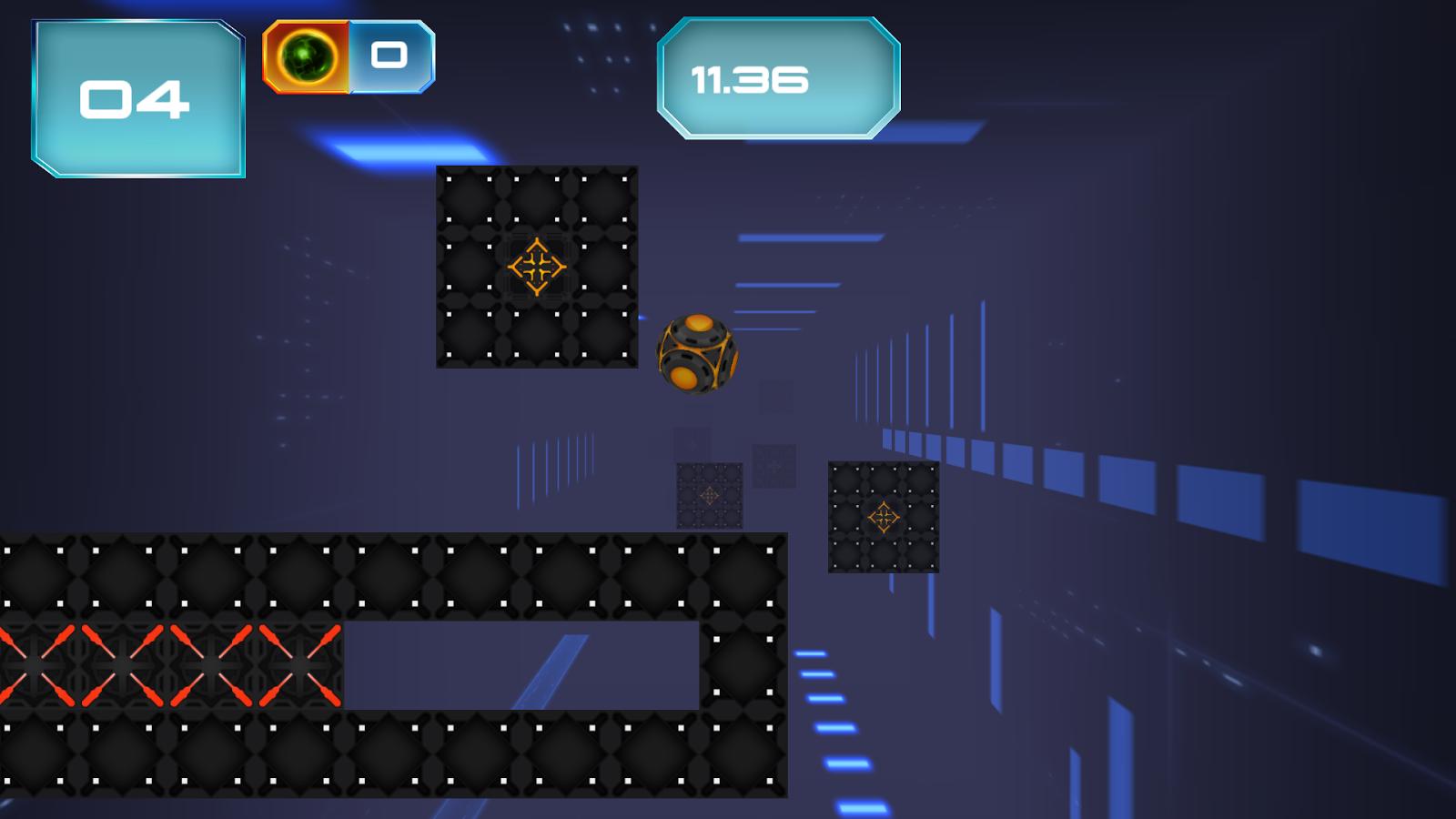This screenshot has height=819, width=1456.
Task: Click the orange diamond marker on the upper platform
Action: pyautogui.click(x=538, y=267)
